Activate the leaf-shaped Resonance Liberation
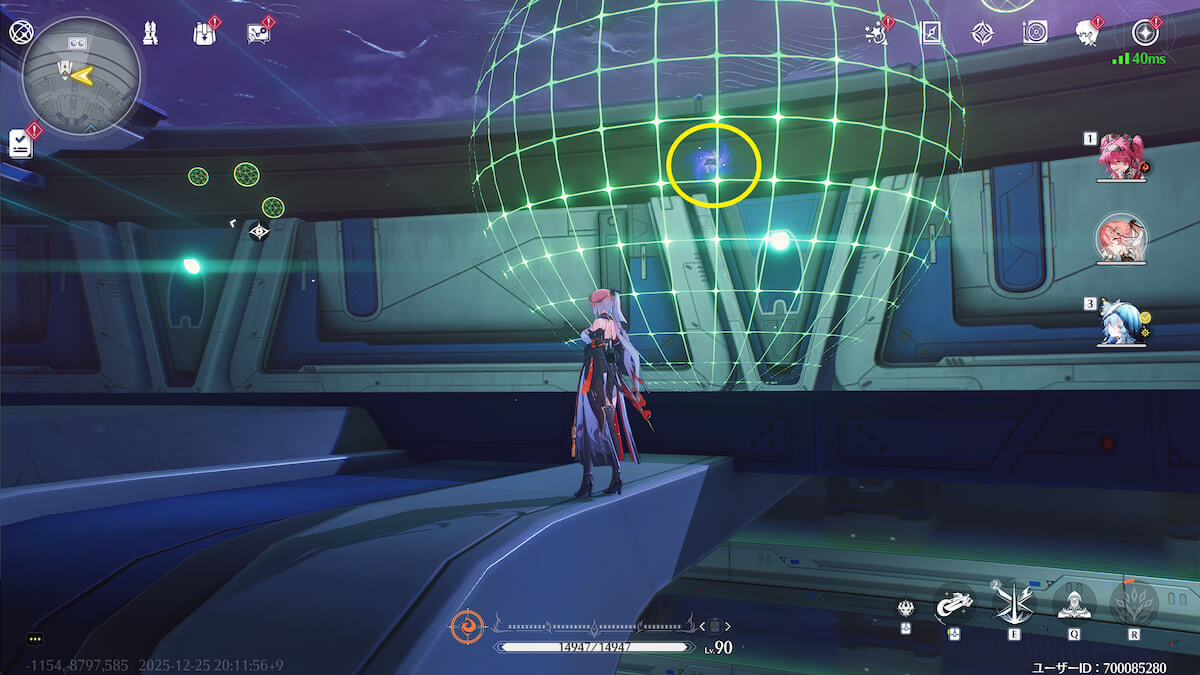The height and width of the screenshot is (675, 1200). (x=1133, y=603)
